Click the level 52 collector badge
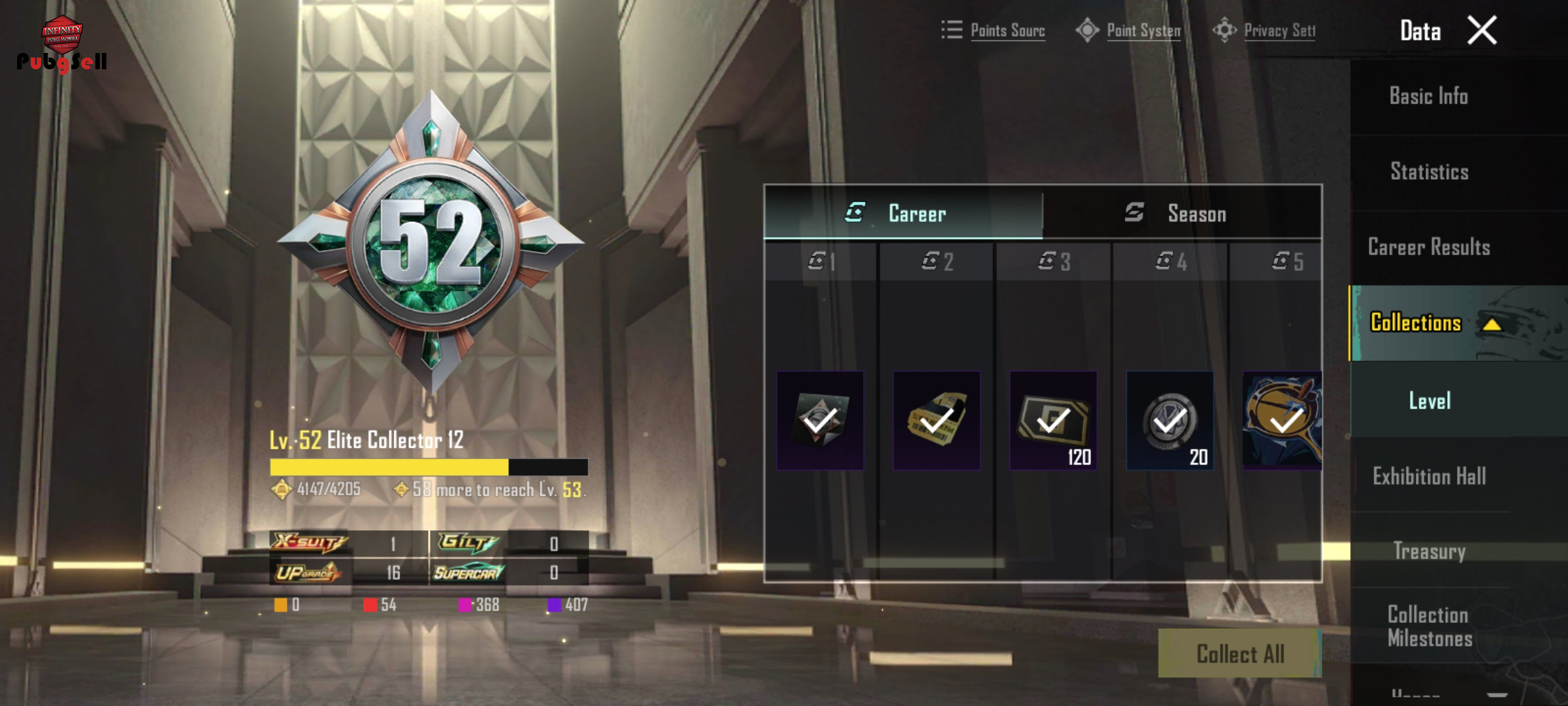This screenshot has width=1568, height=706. coord(431,243)
